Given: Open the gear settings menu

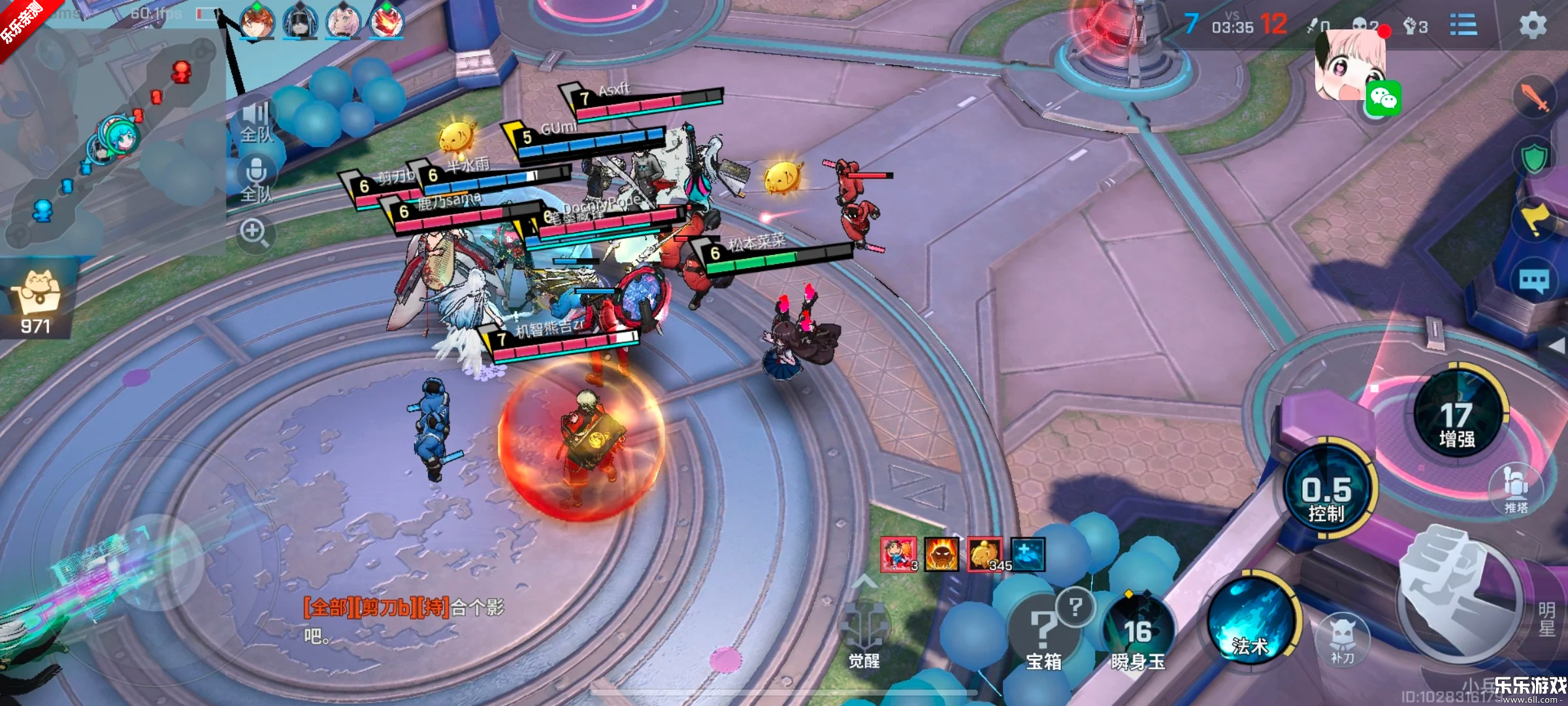Looking at the screenshot, I should click(x=1532, y=26).
